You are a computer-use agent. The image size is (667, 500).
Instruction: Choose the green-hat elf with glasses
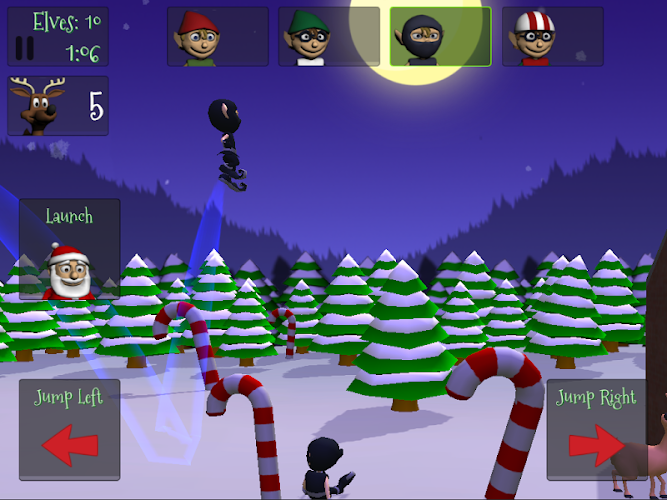tap(328, 37)
